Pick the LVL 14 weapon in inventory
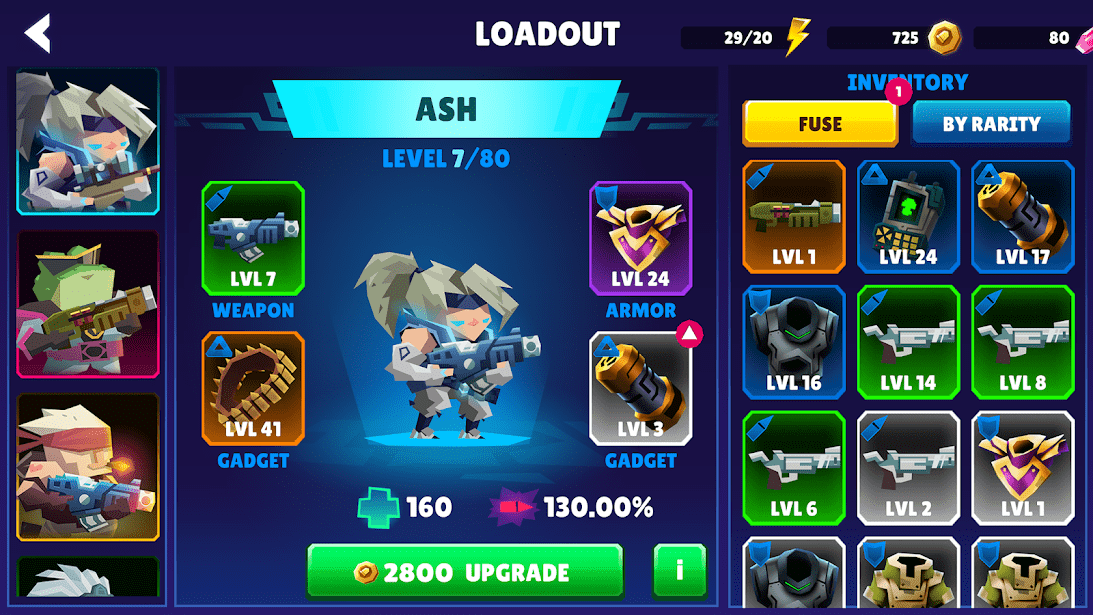Screen dimensions: 1093x615 coord(908,342)
